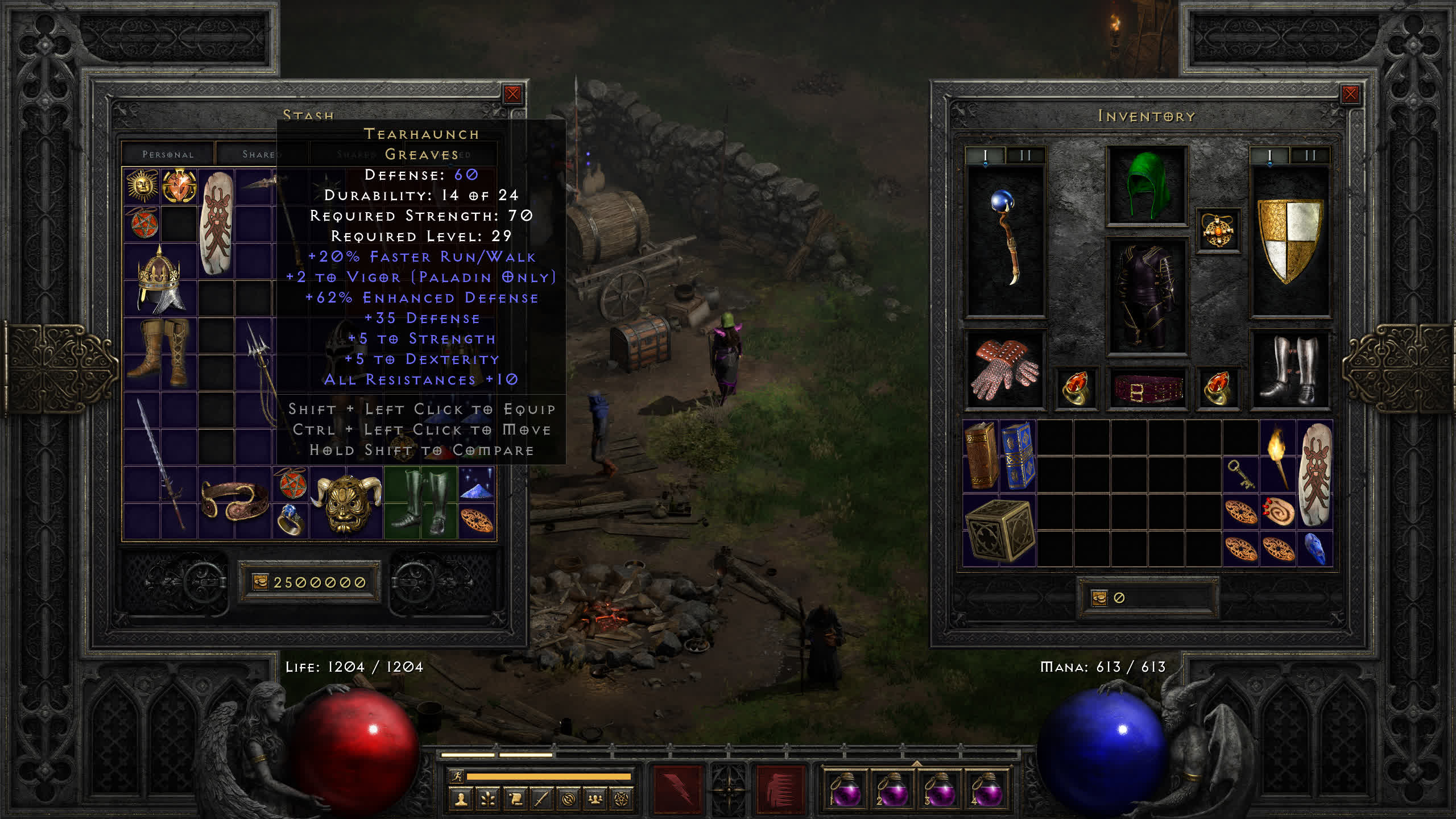Switch to the Personal stash tab
This screenshot has height=819, width=1456.
168,154
